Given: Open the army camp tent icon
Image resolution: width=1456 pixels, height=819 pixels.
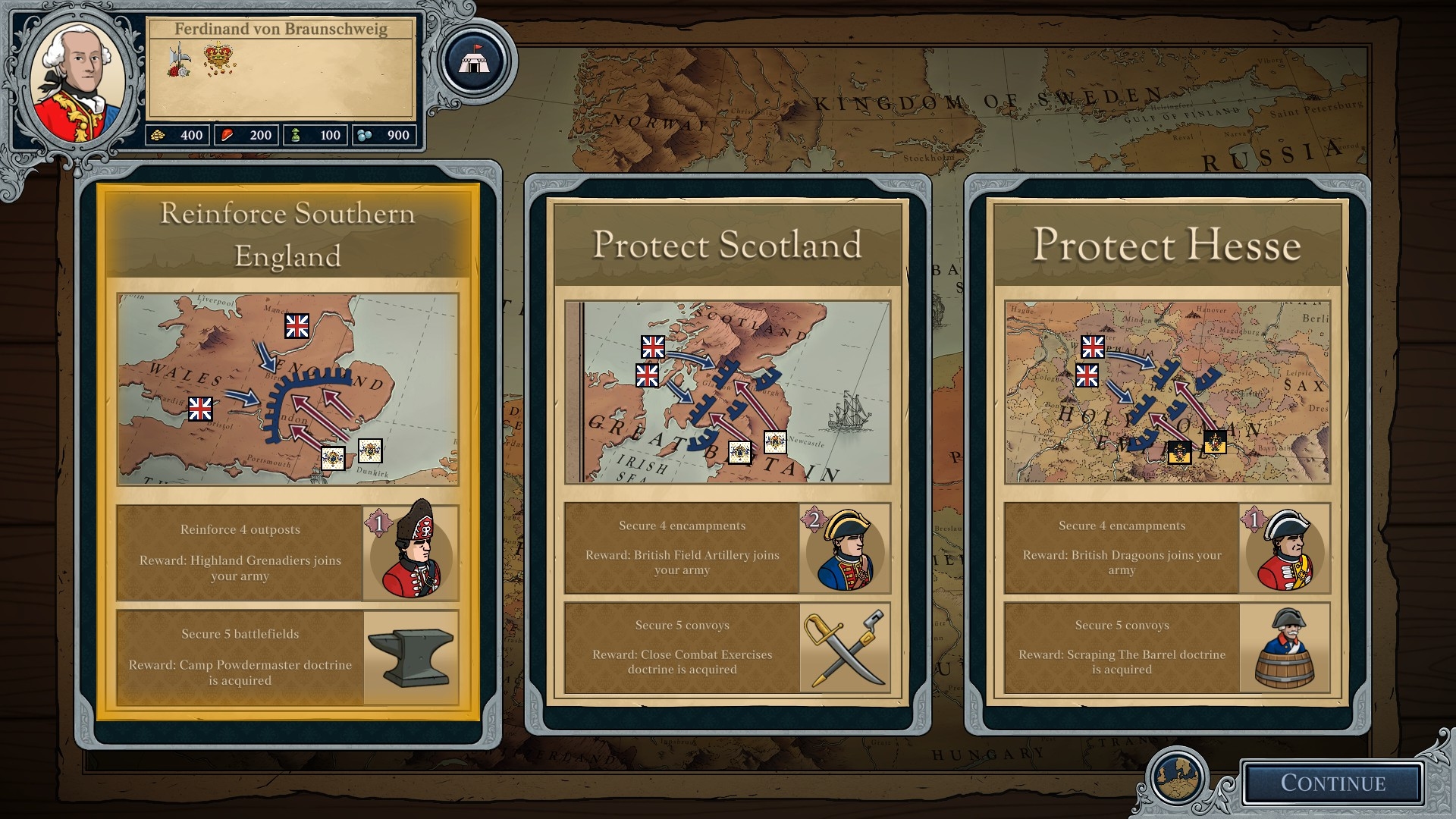Looking at the screenshot, I should [474, 61].
